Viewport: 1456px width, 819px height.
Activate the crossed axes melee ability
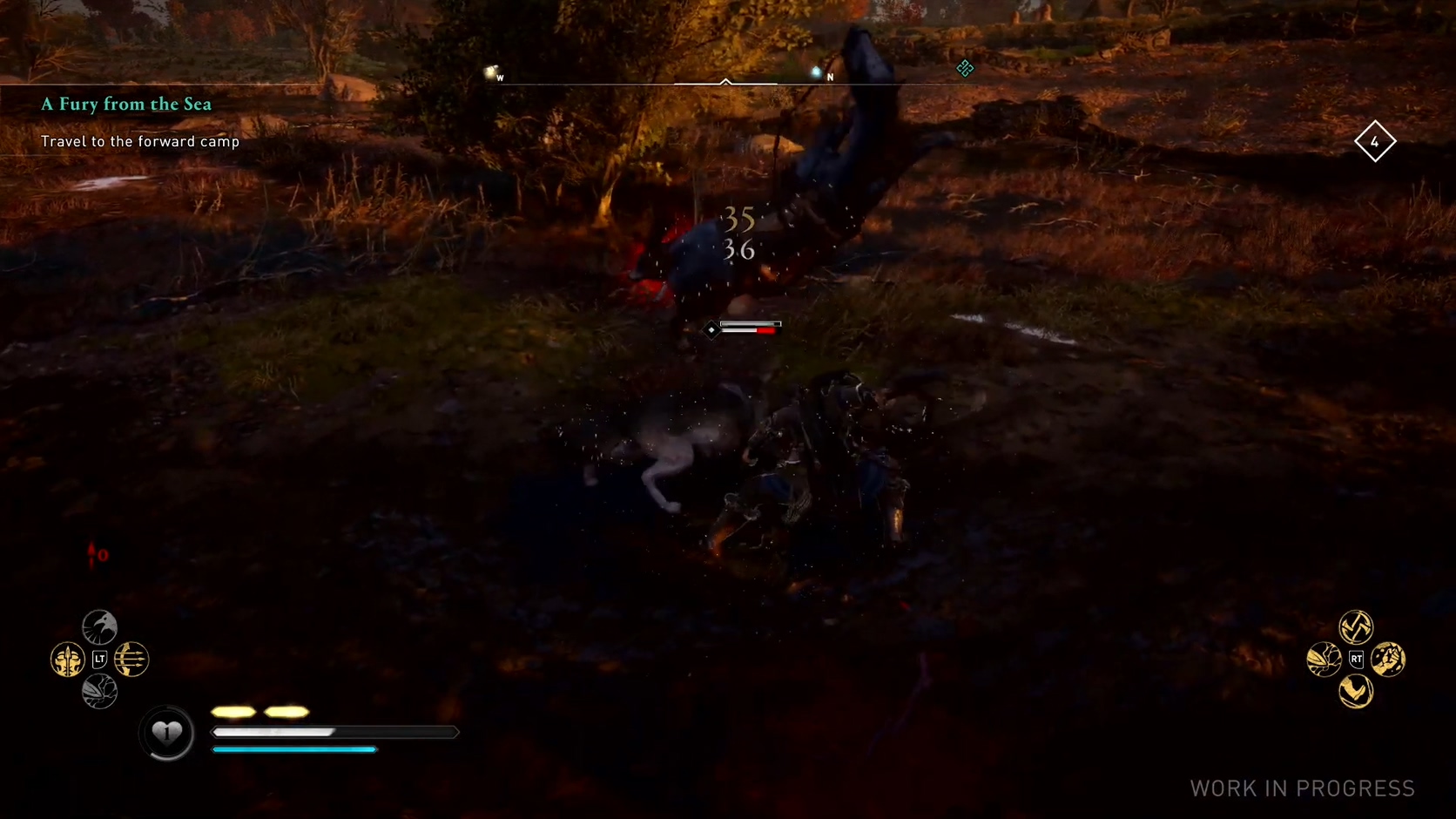[1356, 626]
